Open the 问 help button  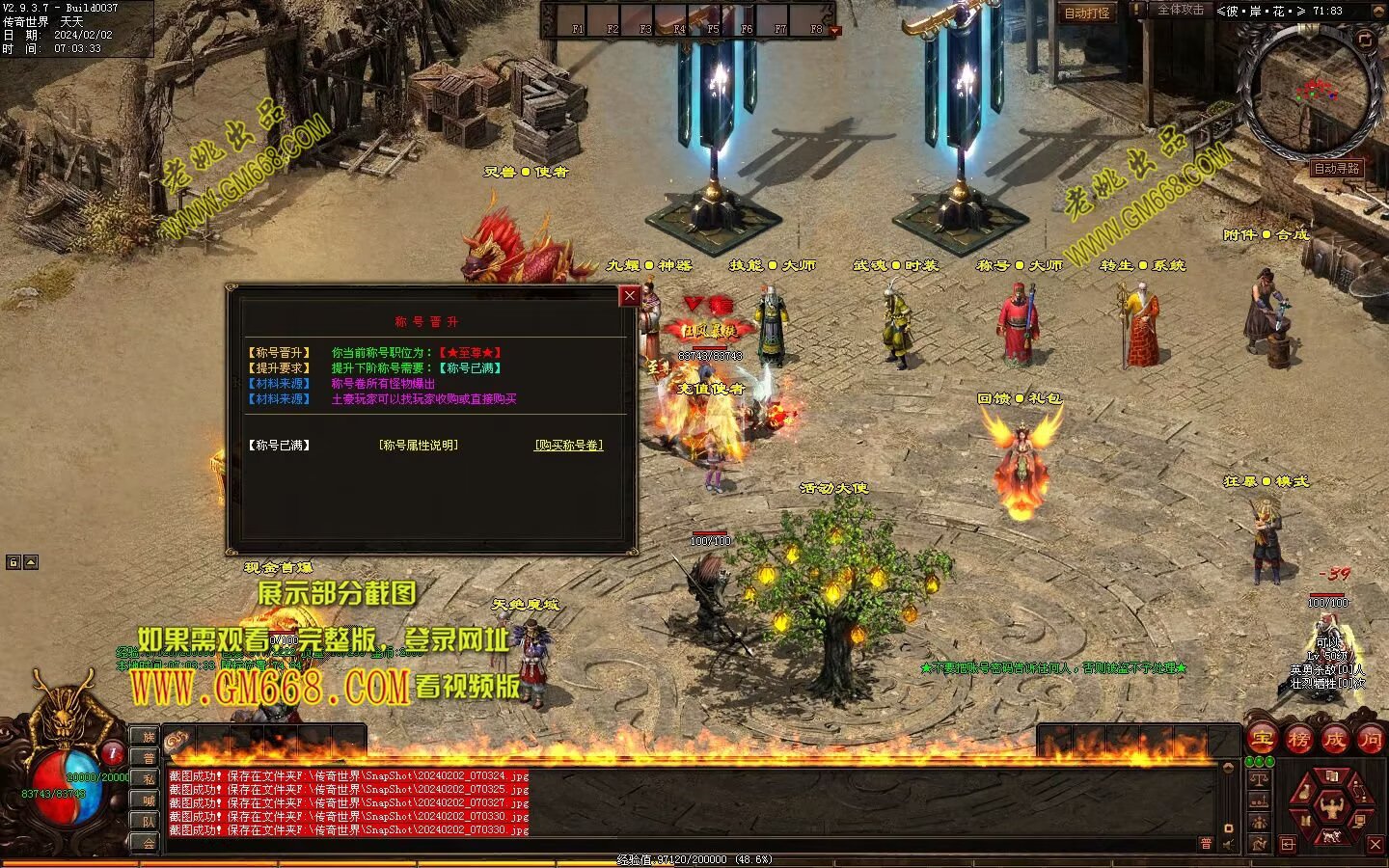pos(1370,740)
